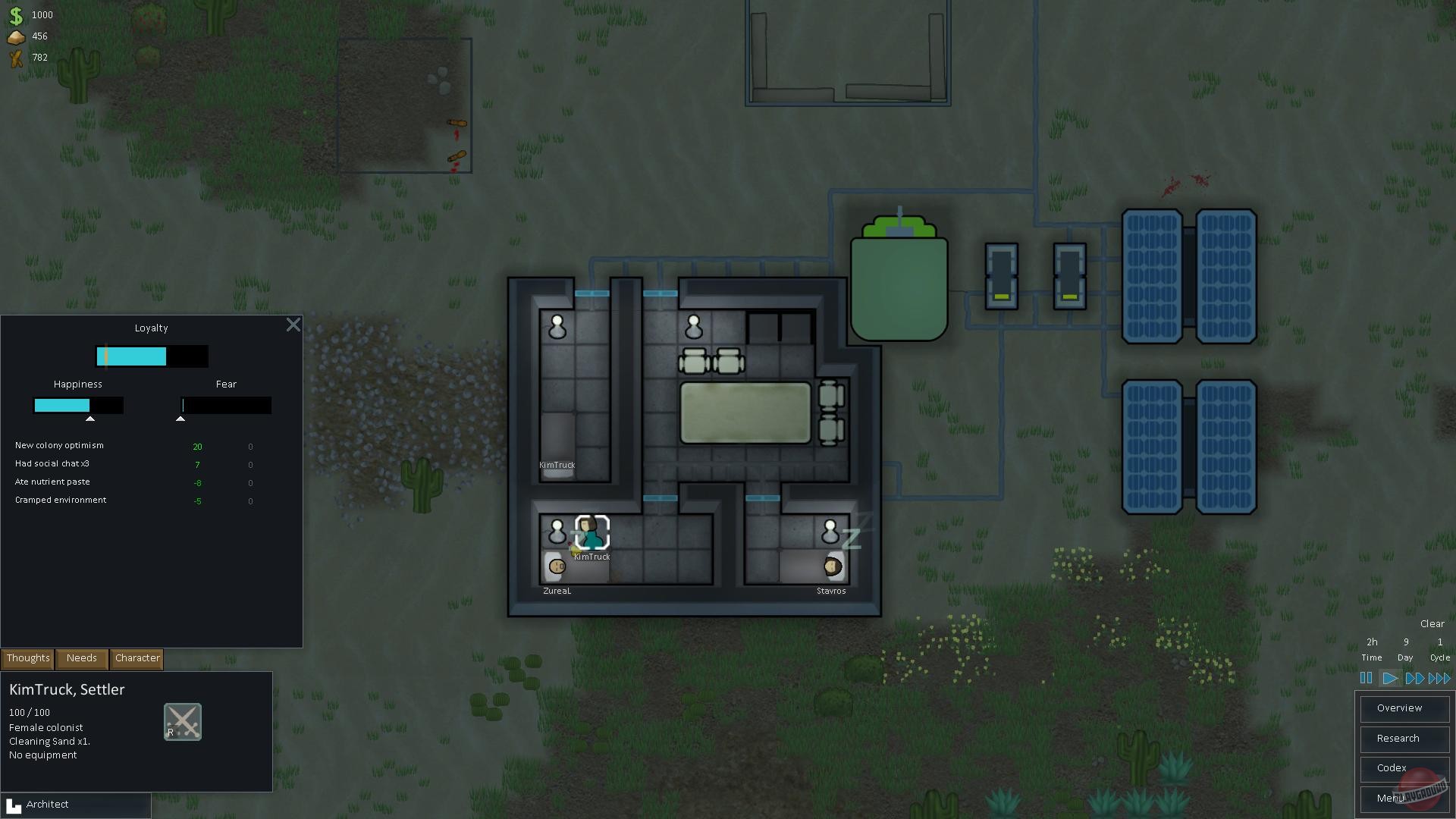Open the Overview panel
1456x819 pixels.
coord(1404,708)
